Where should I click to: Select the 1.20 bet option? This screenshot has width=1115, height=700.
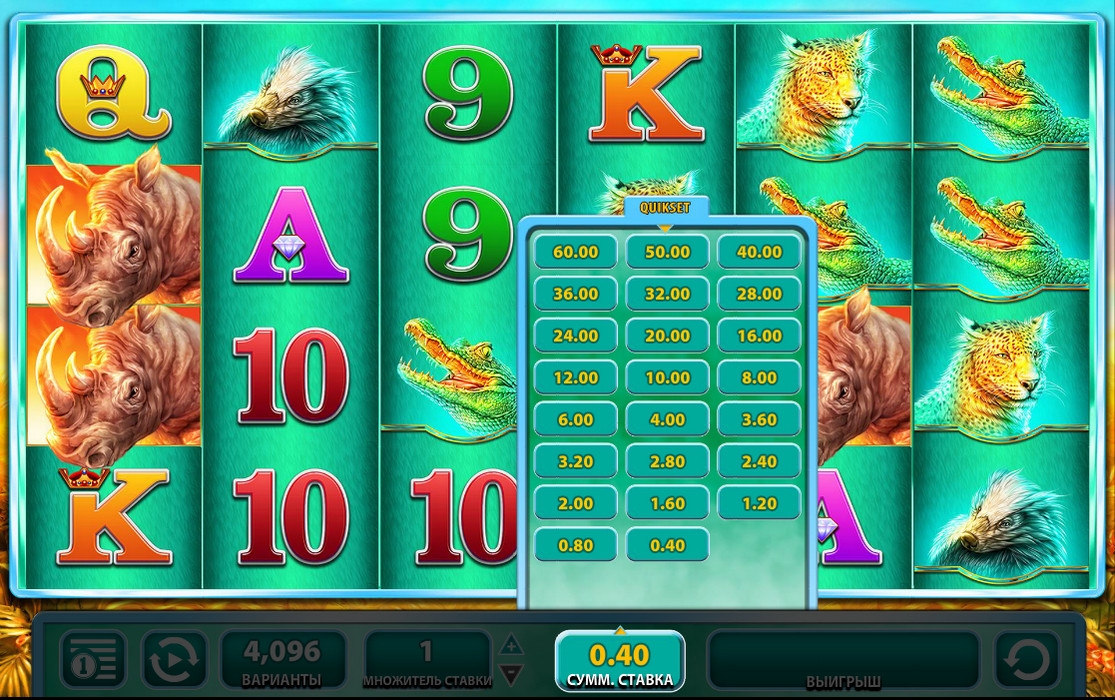tap(759, 503)
